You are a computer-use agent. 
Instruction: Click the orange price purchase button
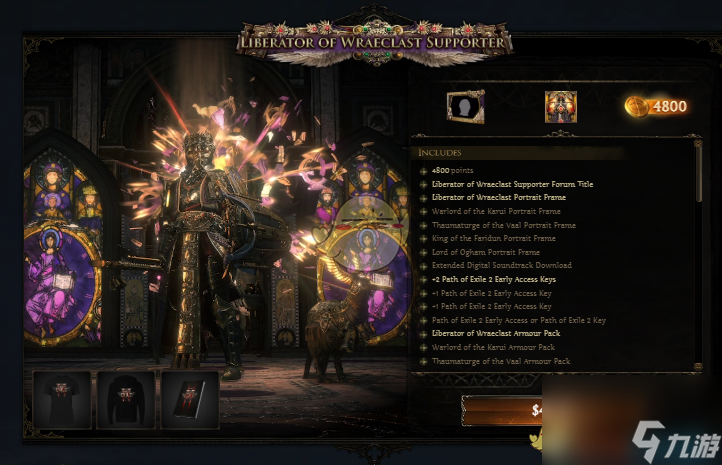[501, 409]
